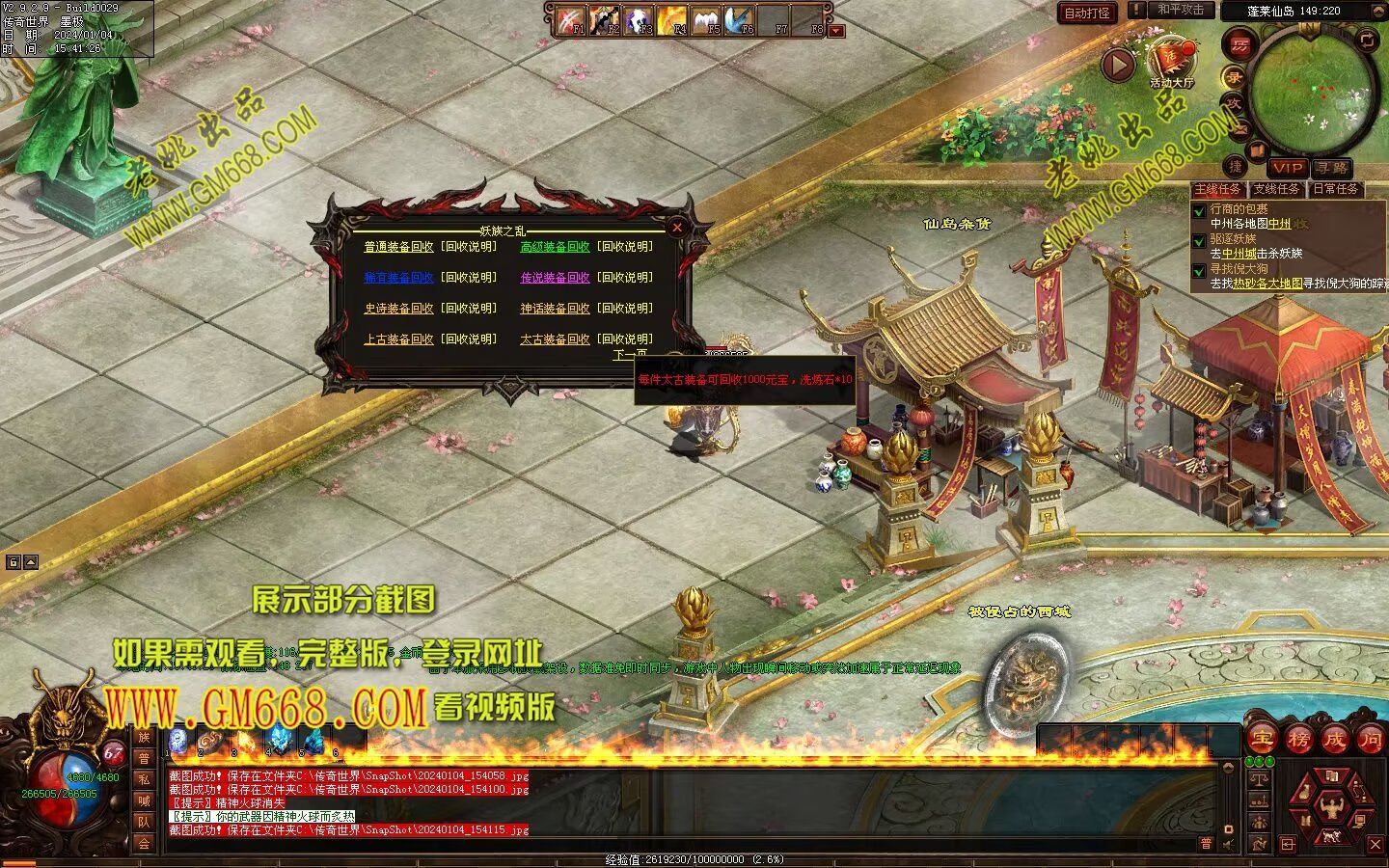1389x868 pixels.
Task: Toggle 自动打怪 auto-fight button
Action: coord(1086,13)
